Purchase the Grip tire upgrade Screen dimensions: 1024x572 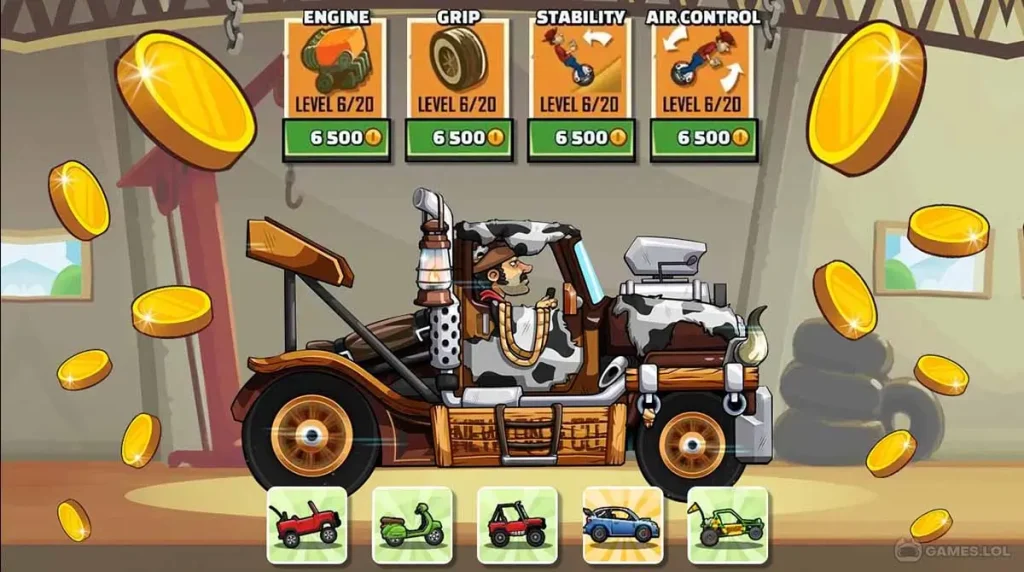(x=458, y=139)
